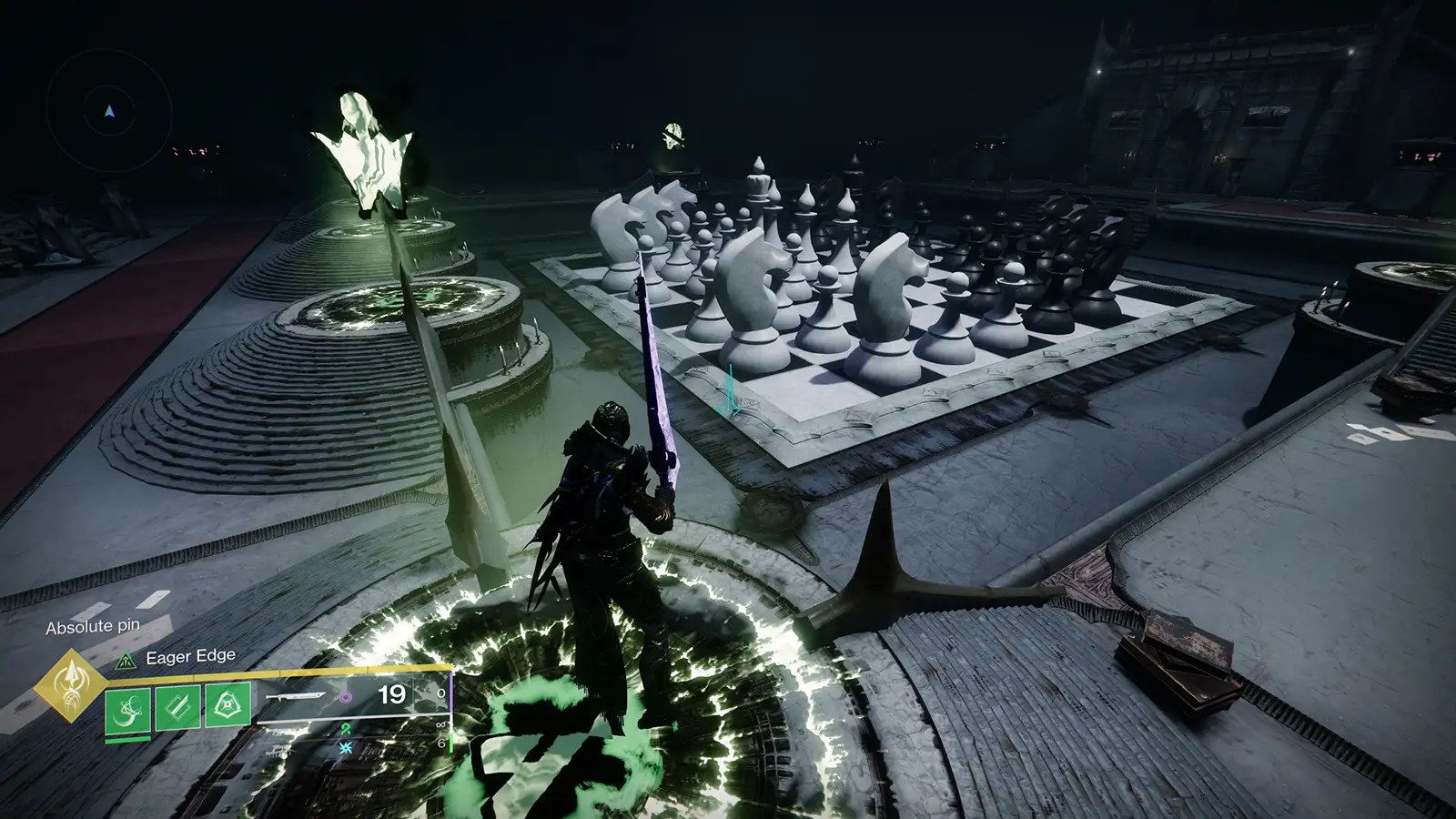Click the Eager Edge buff icon
Viewport: 1456px width, 819px height.
[126, 660]
